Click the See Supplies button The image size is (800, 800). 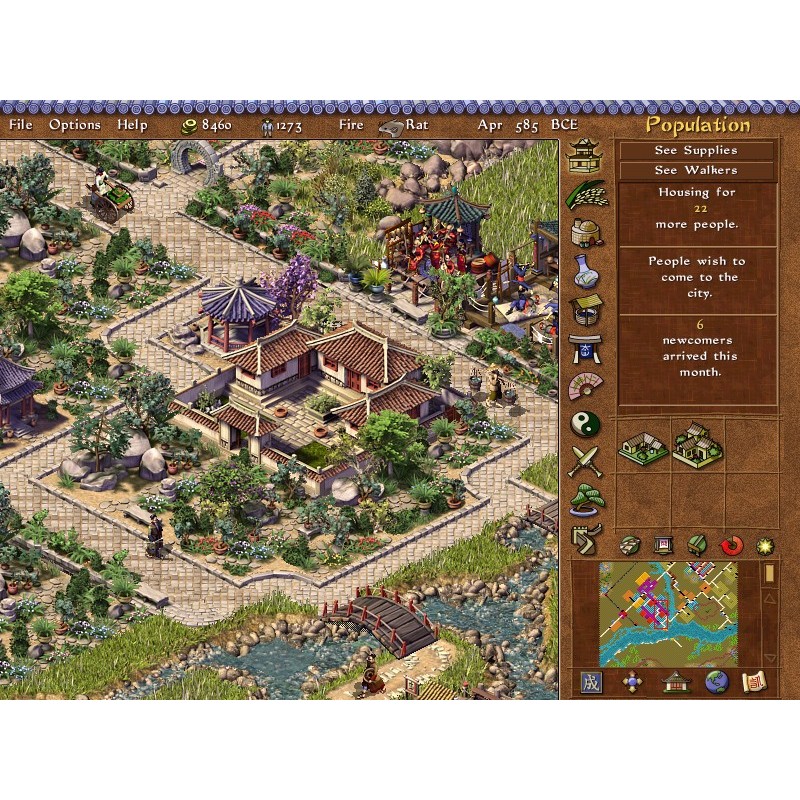(696, 150)
